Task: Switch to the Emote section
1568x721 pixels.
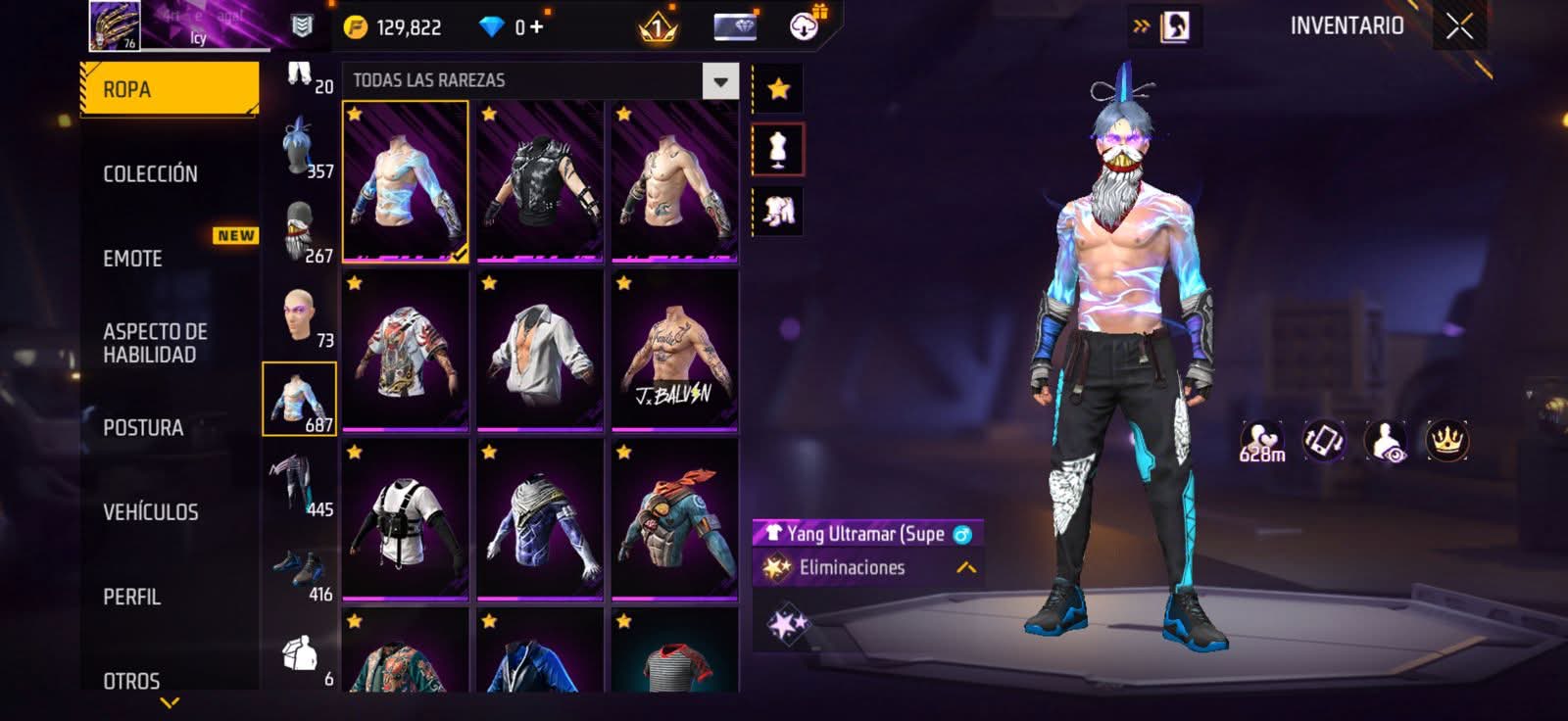Action: [133, 259]
